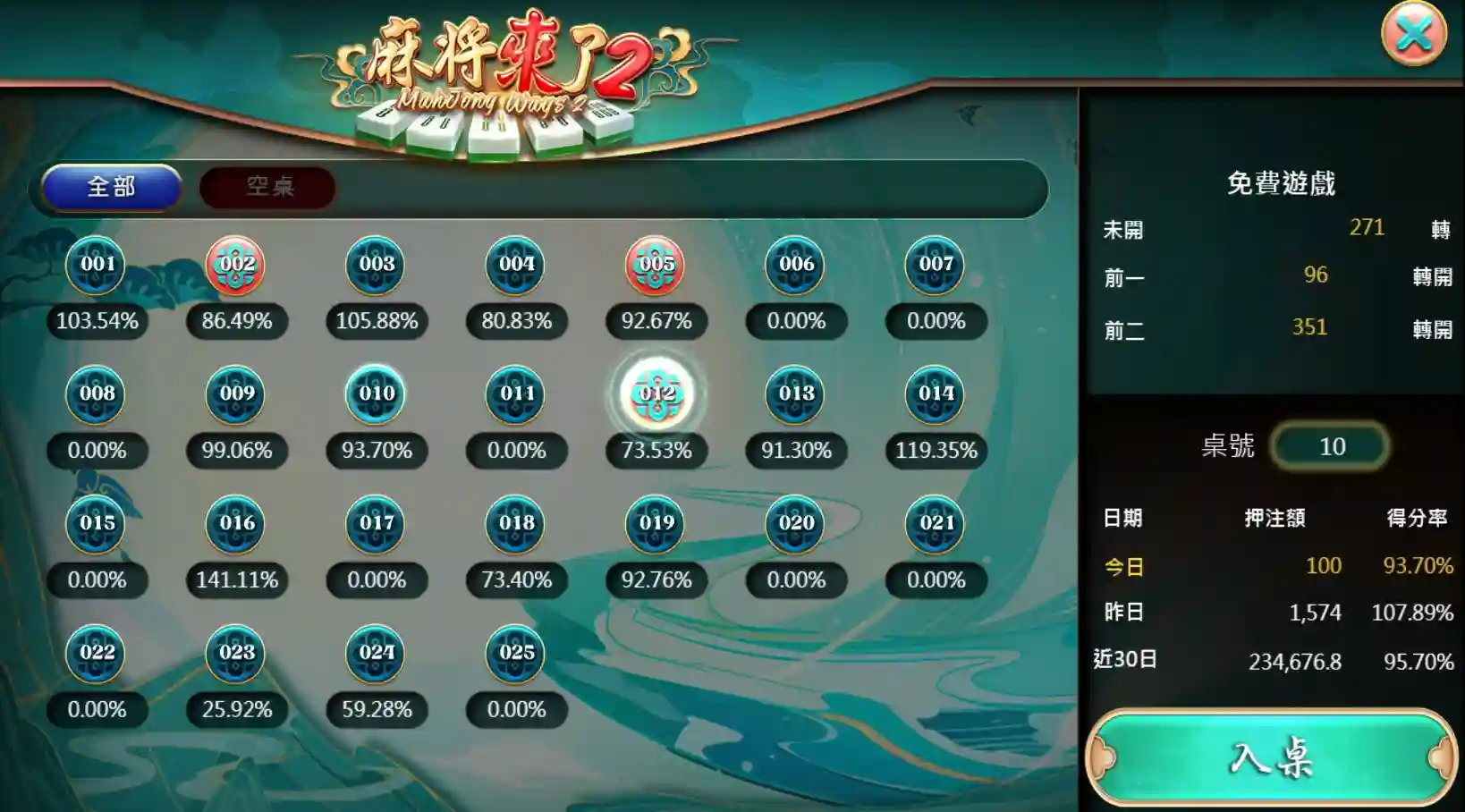Select the 今日 row in statistics

[1126, 566]
